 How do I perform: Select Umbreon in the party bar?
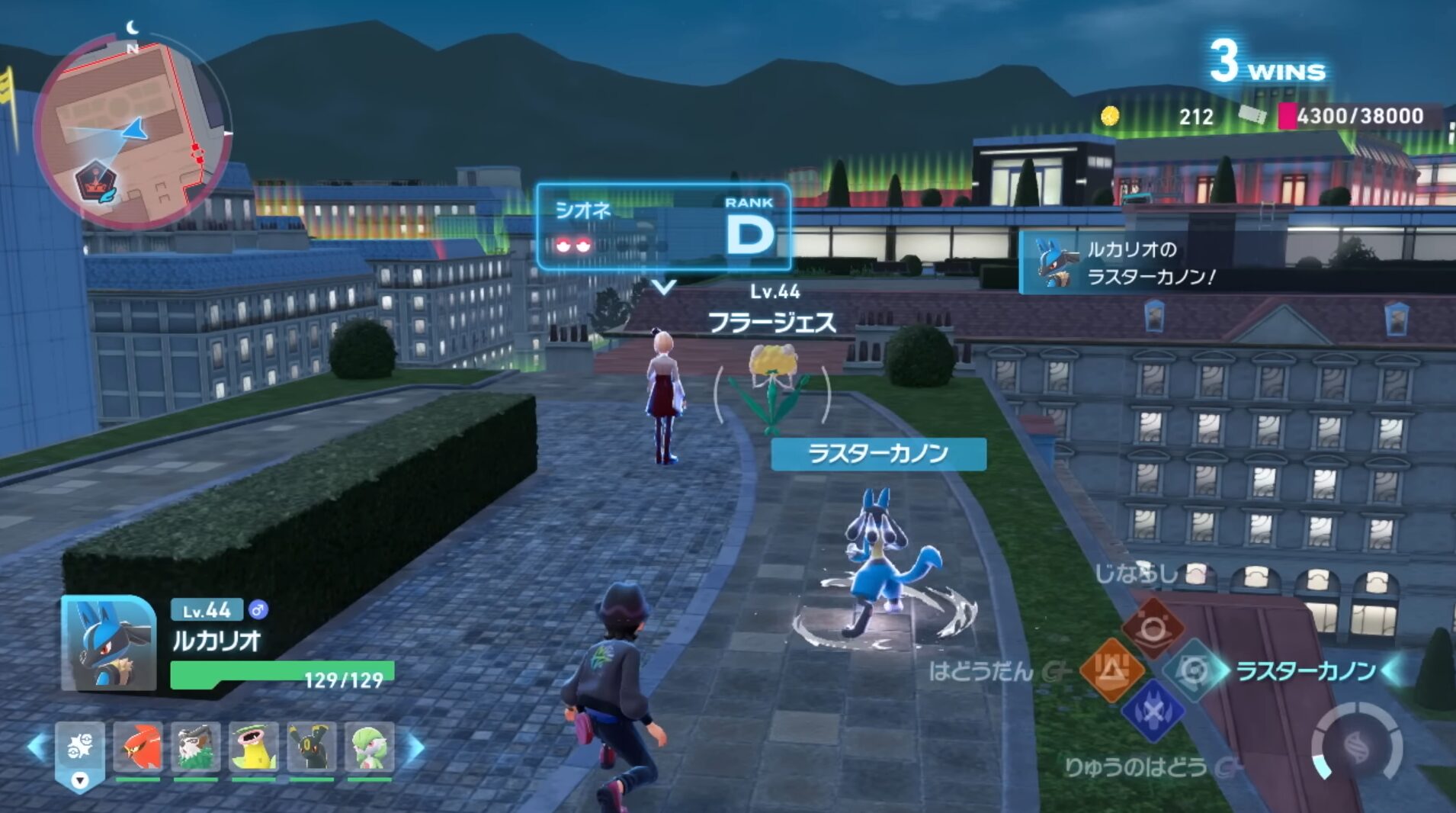(312, 747)
